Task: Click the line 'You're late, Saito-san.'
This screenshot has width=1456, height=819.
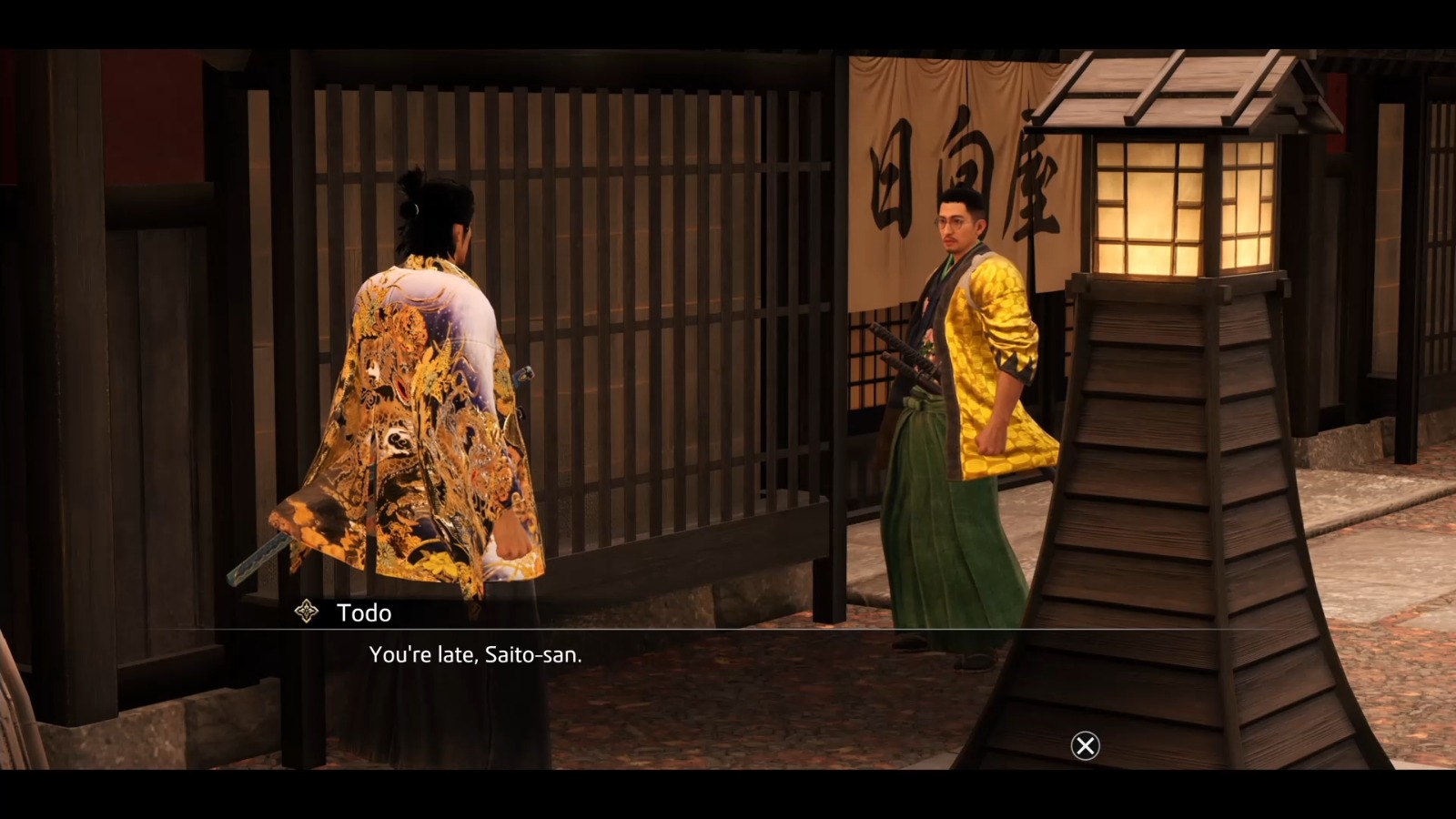Action: (x=477, y=652)
